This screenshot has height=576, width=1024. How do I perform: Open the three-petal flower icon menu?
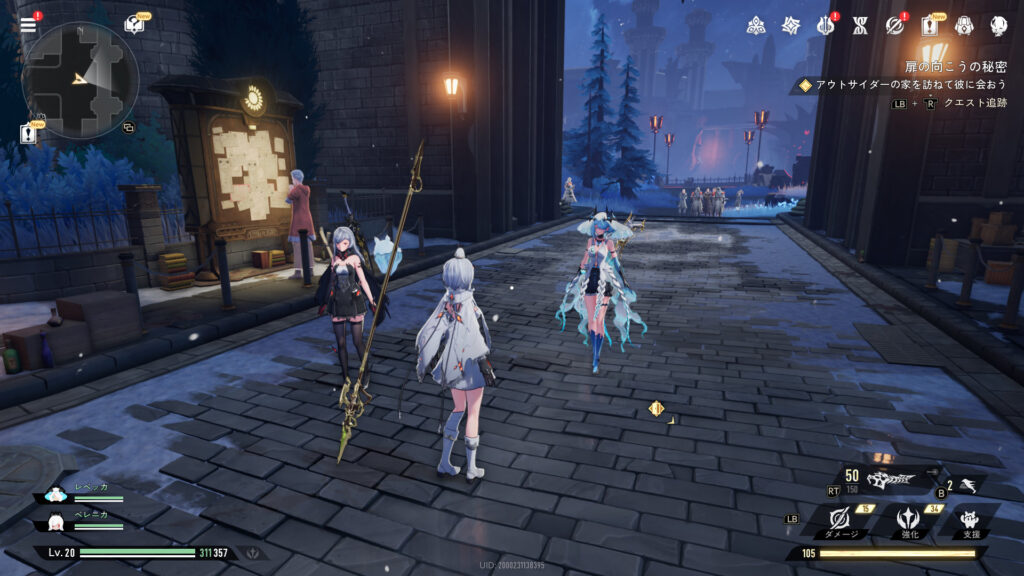(x=756, y=26)
